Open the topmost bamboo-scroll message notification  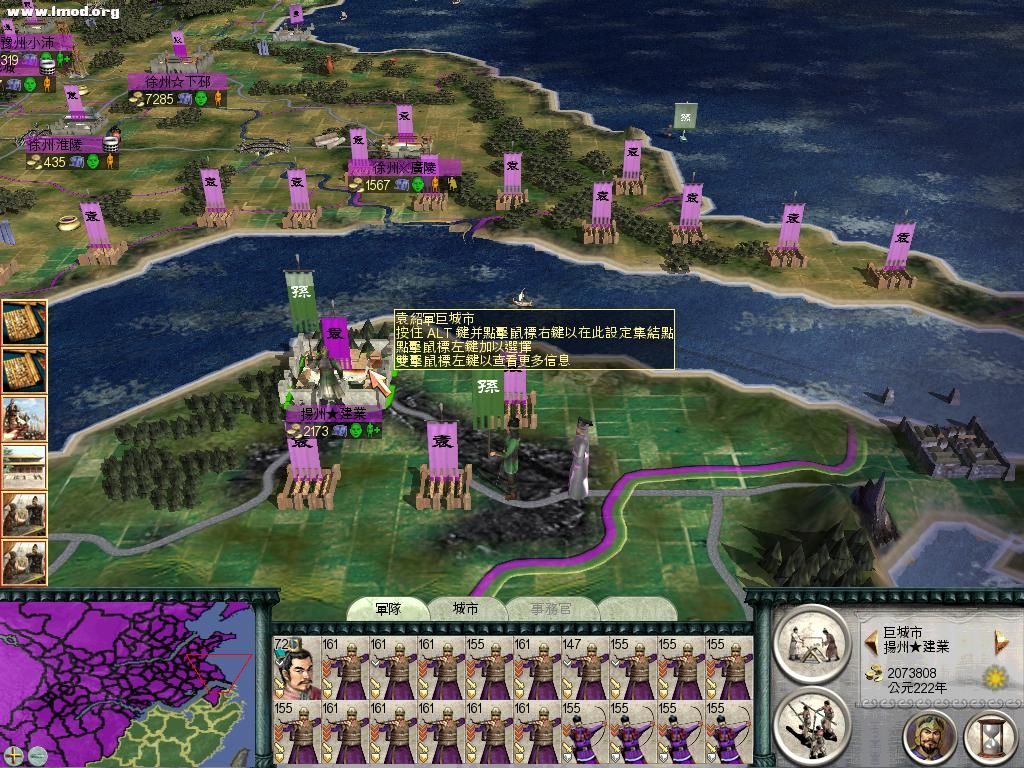(x=24, y=323)
